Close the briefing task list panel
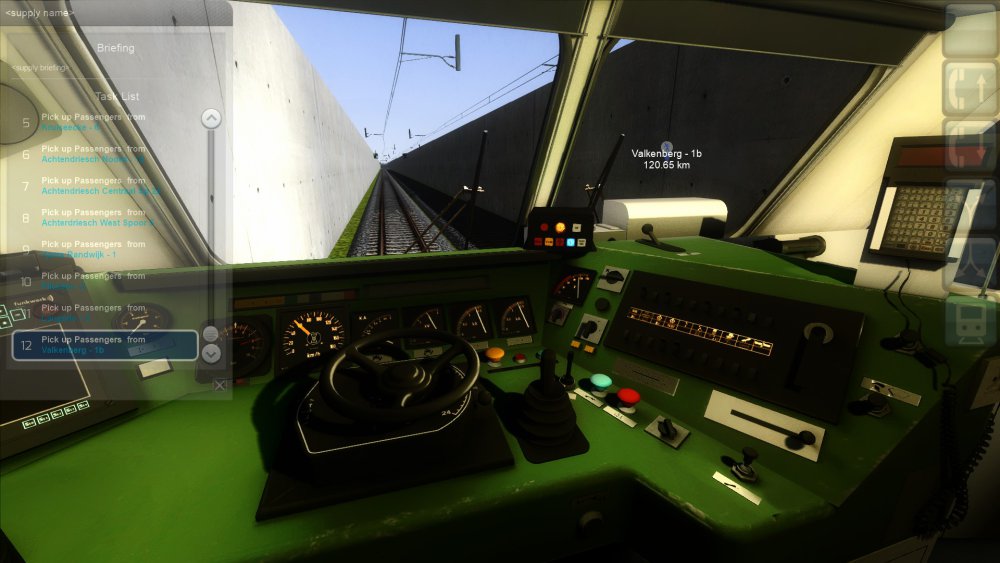Image resolution: width=1000 pixels, height=563 pixels. point(220,385)
